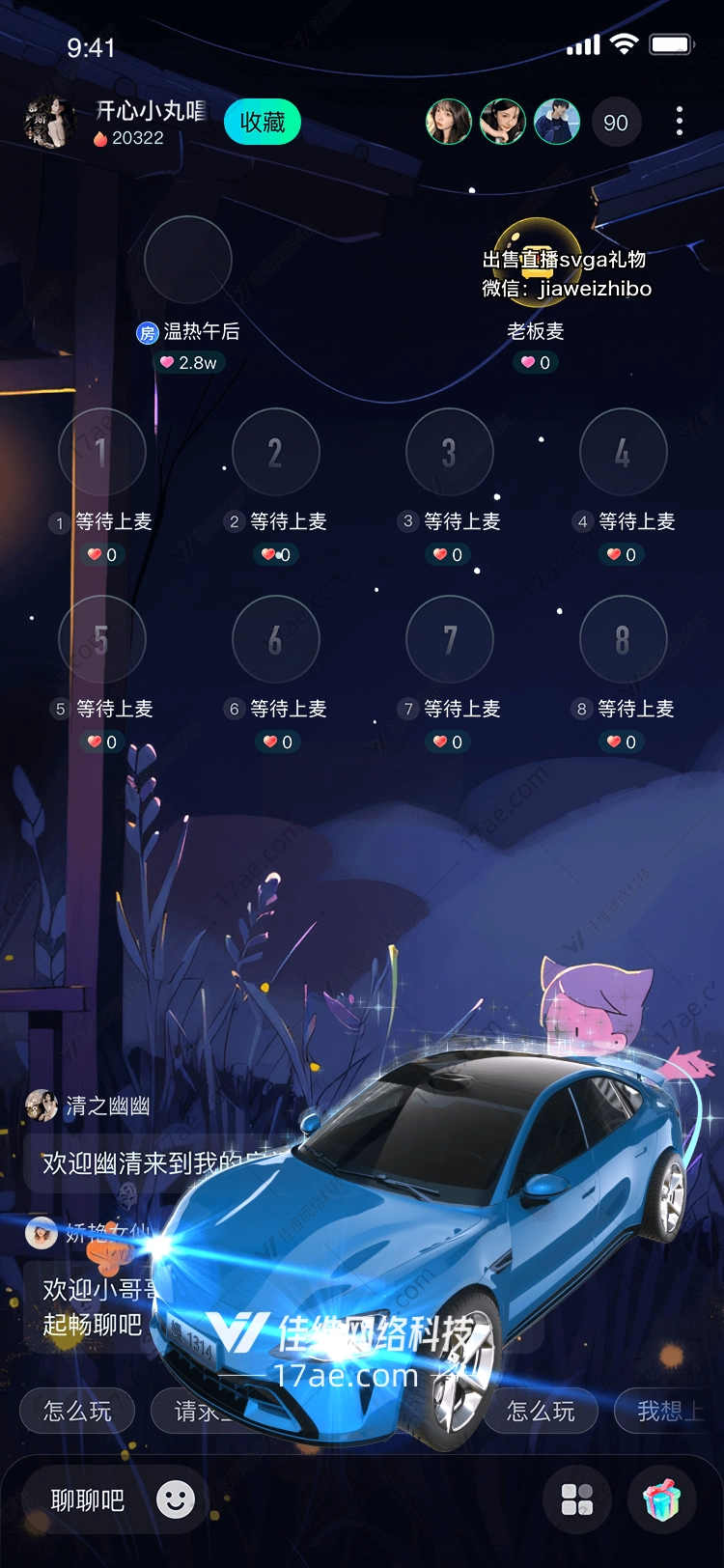Join mic seat number 5
724x1568 pixels.
[x=102, y=639]
